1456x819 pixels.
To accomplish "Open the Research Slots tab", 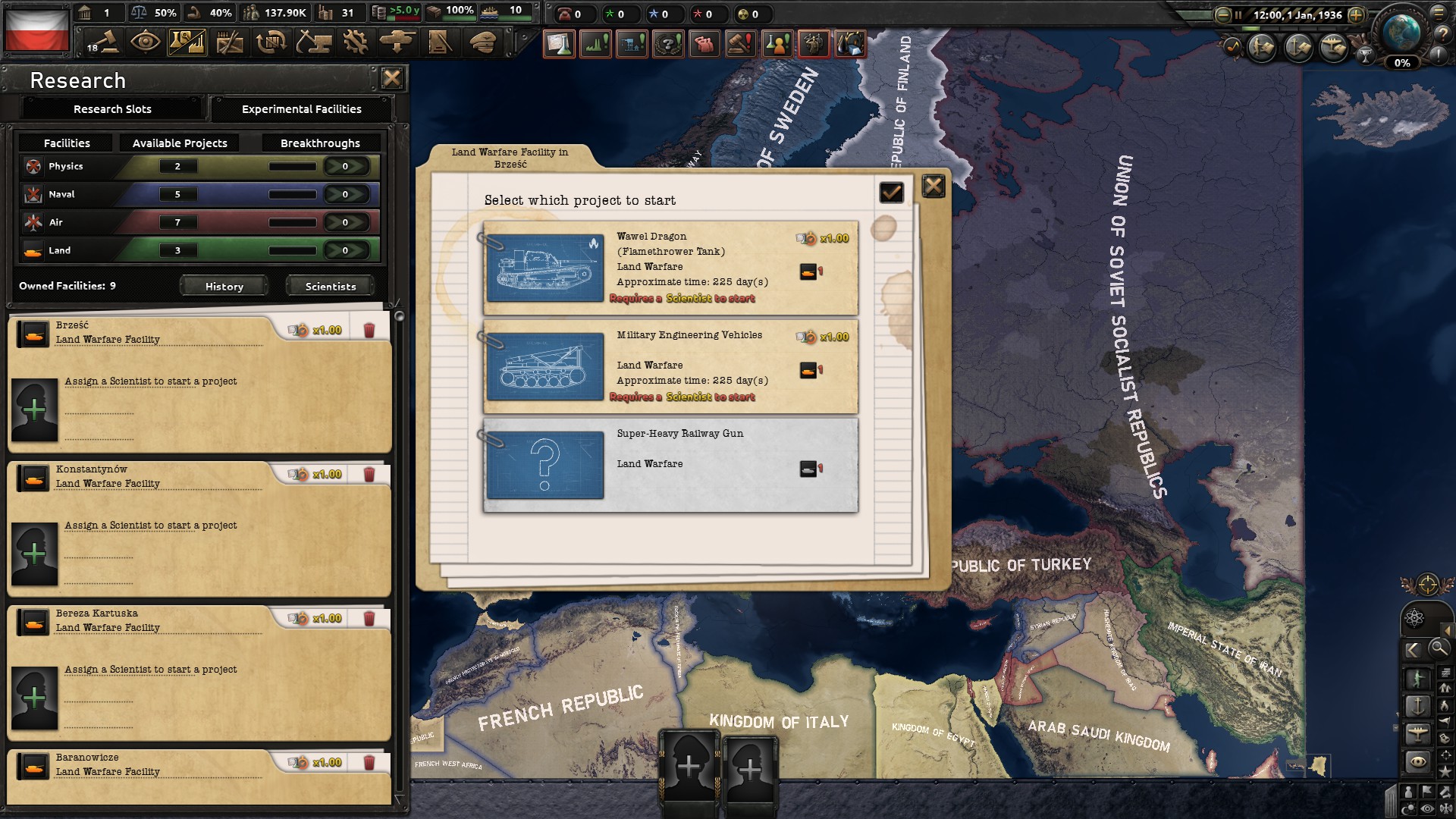I will (112, 109).
